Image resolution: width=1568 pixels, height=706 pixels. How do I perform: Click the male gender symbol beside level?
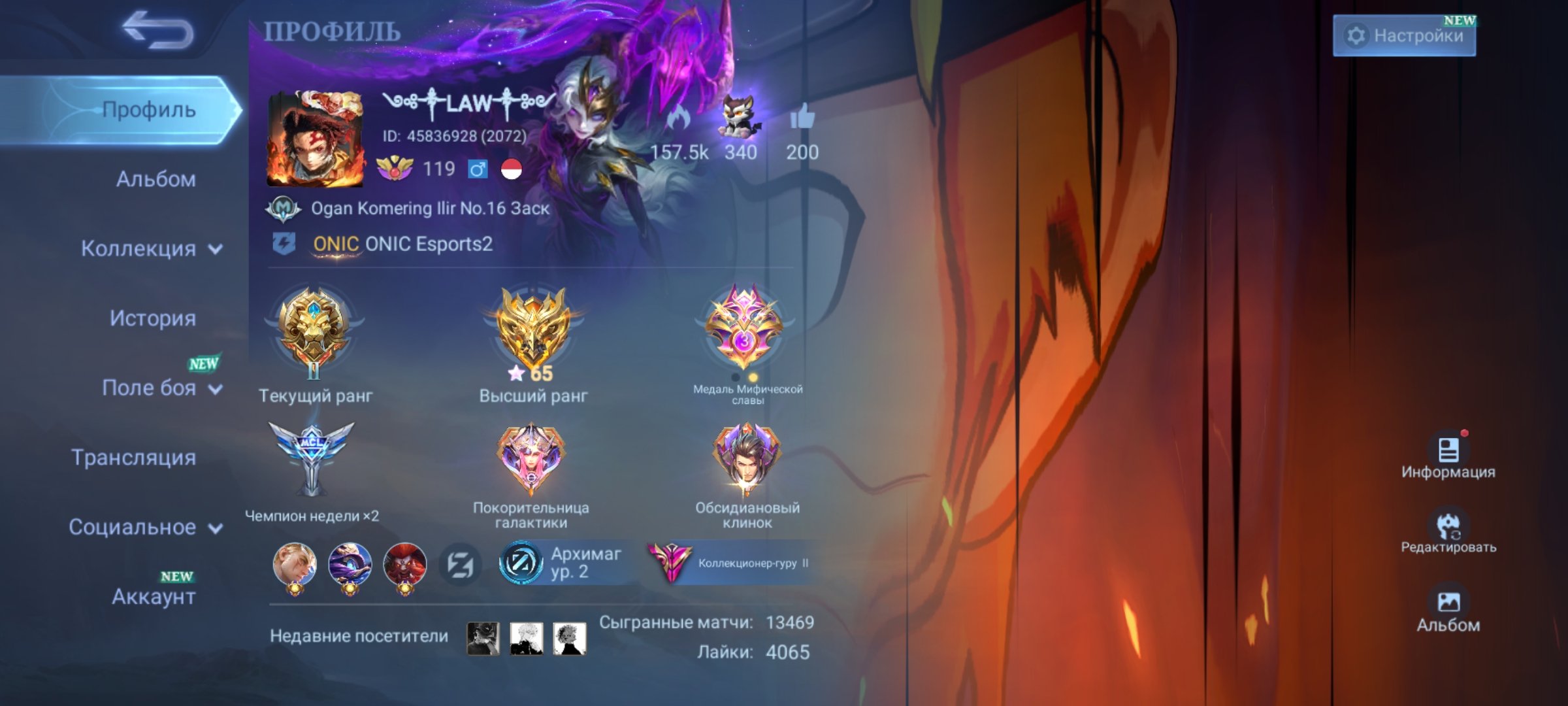pos(479,169)
